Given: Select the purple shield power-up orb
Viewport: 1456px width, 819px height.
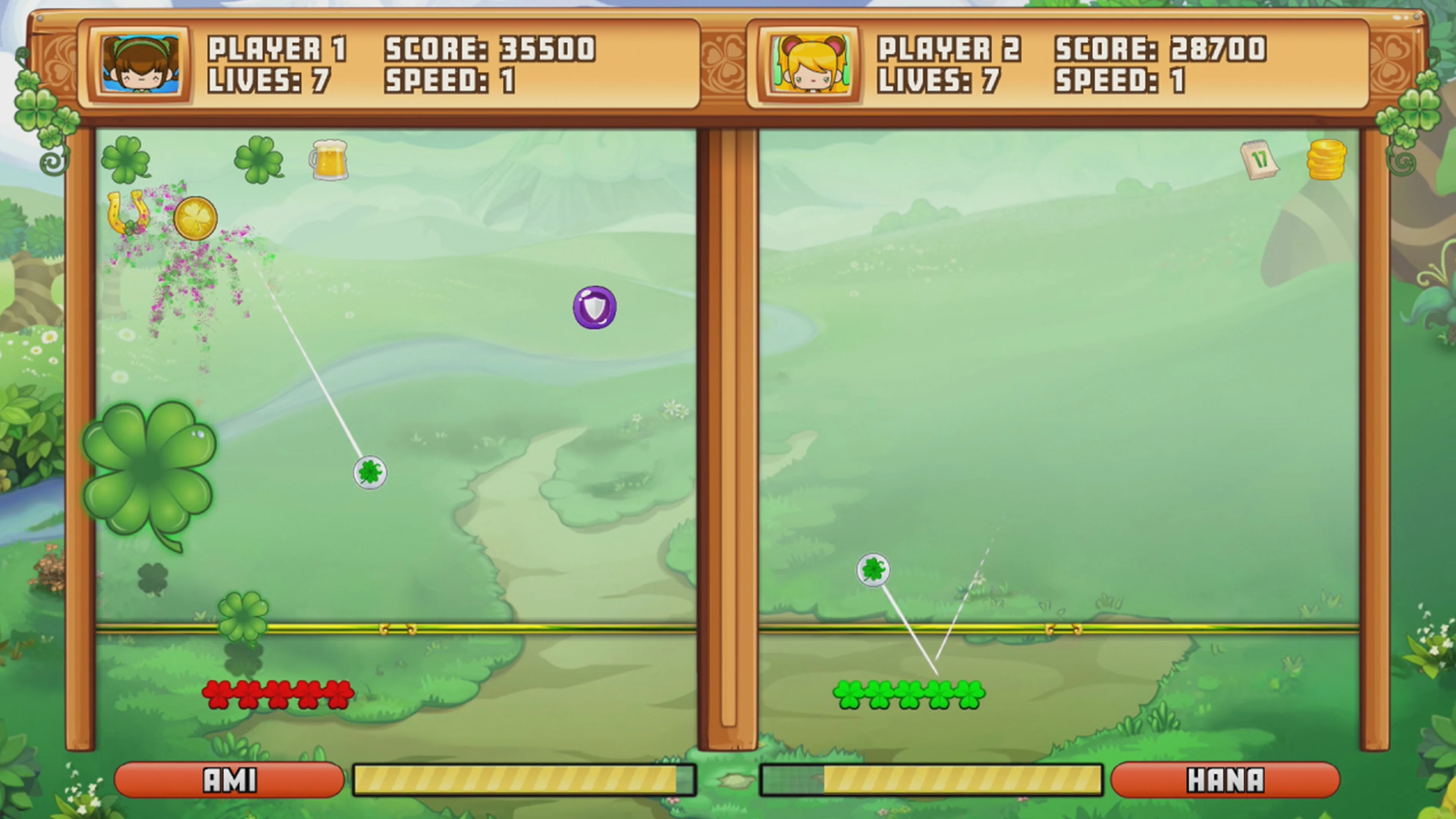Looking at the screenshot, I should pos(594,308).
